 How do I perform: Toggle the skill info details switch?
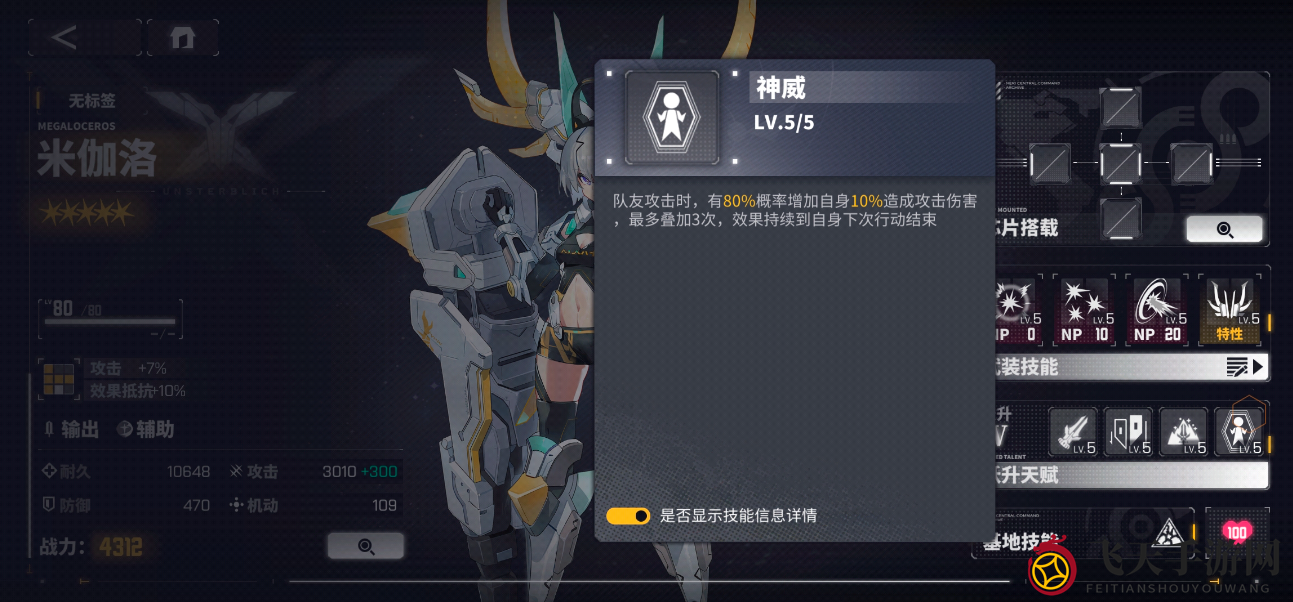click(628, 516)
